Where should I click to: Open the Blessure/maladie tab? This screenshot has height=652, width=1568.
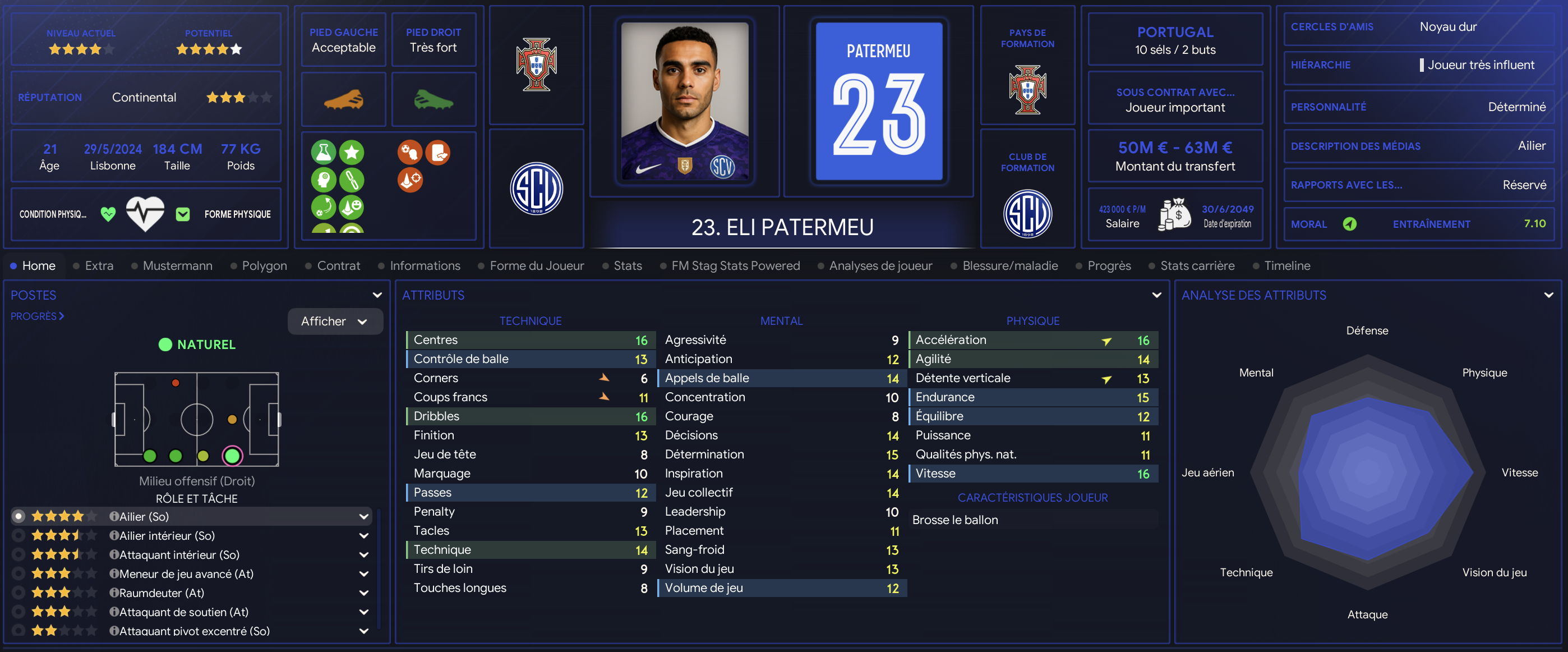1010,266
